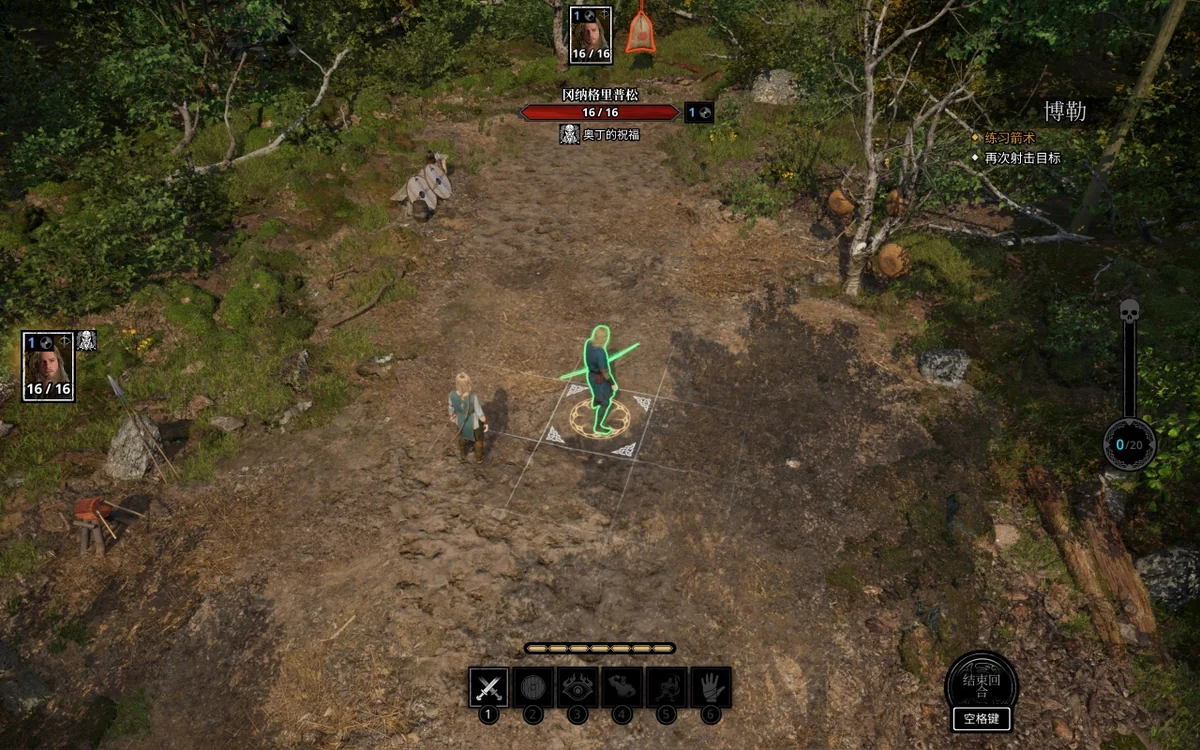End the turn with 结束回合 button
The image size is (1200, 750).
click(x=981, y=686)
